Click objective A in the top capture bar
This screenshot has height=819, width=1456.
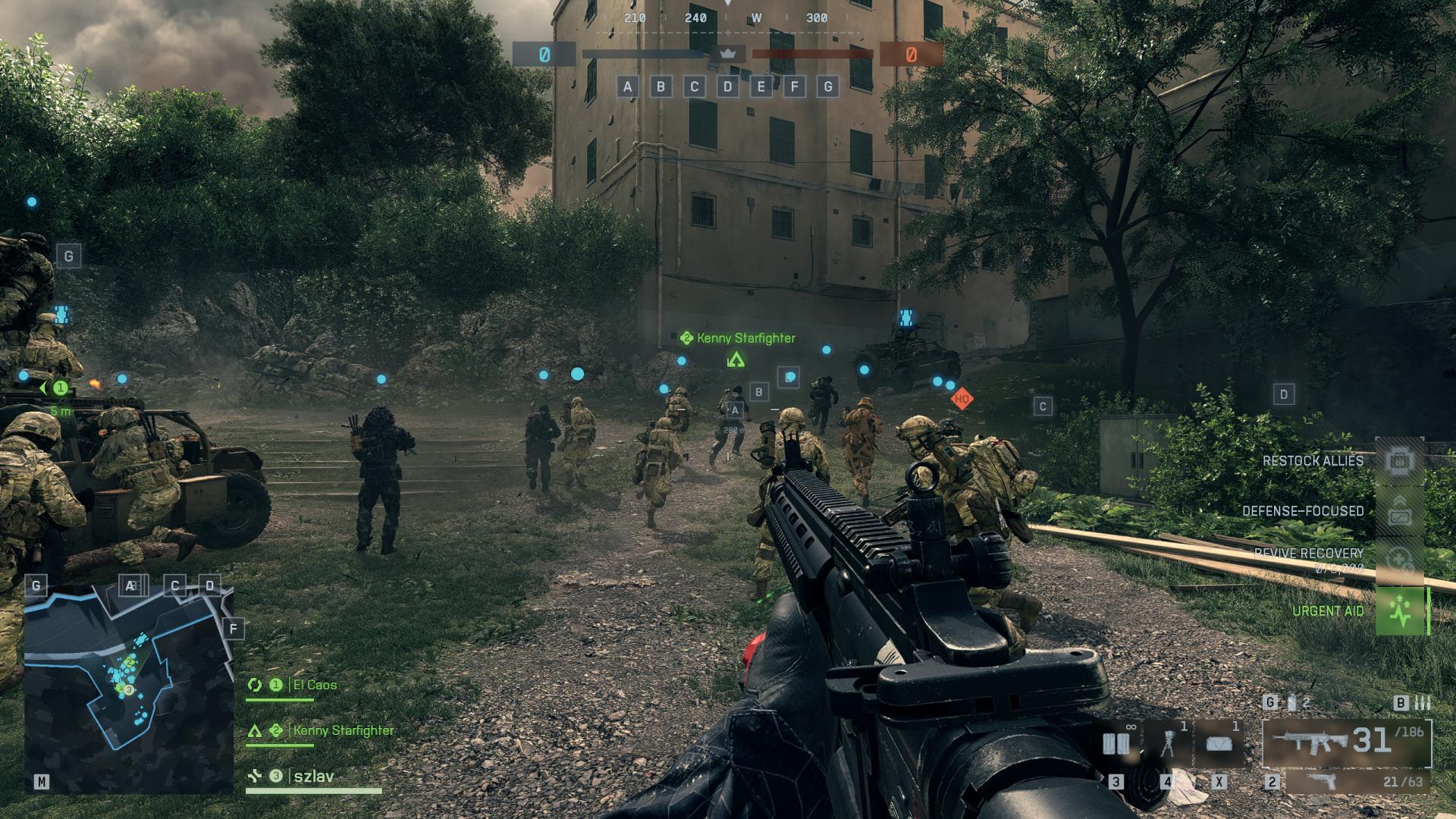tap(627, 86)
